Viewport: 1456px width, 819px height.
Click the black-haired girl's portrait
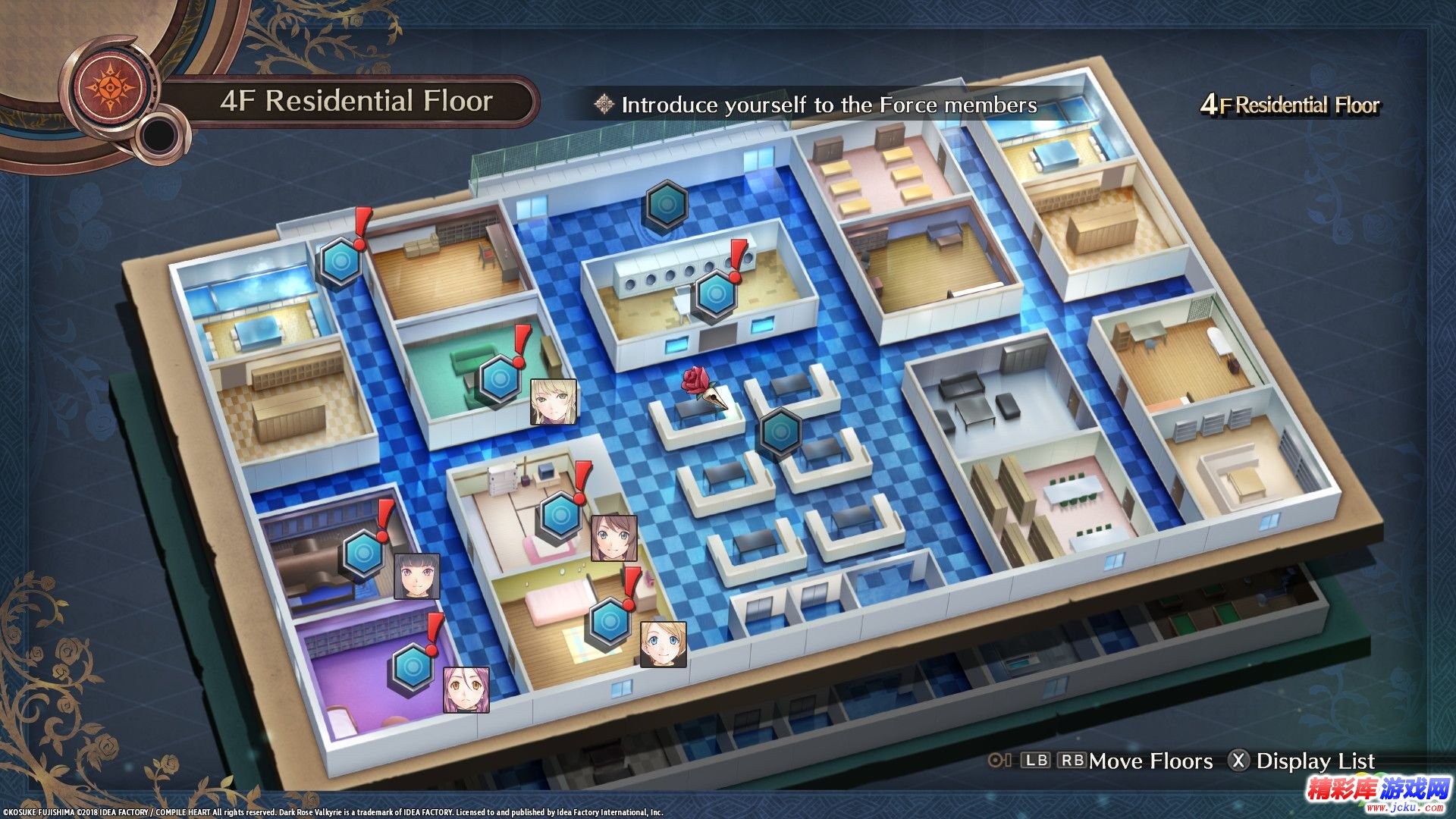[417, 576]
